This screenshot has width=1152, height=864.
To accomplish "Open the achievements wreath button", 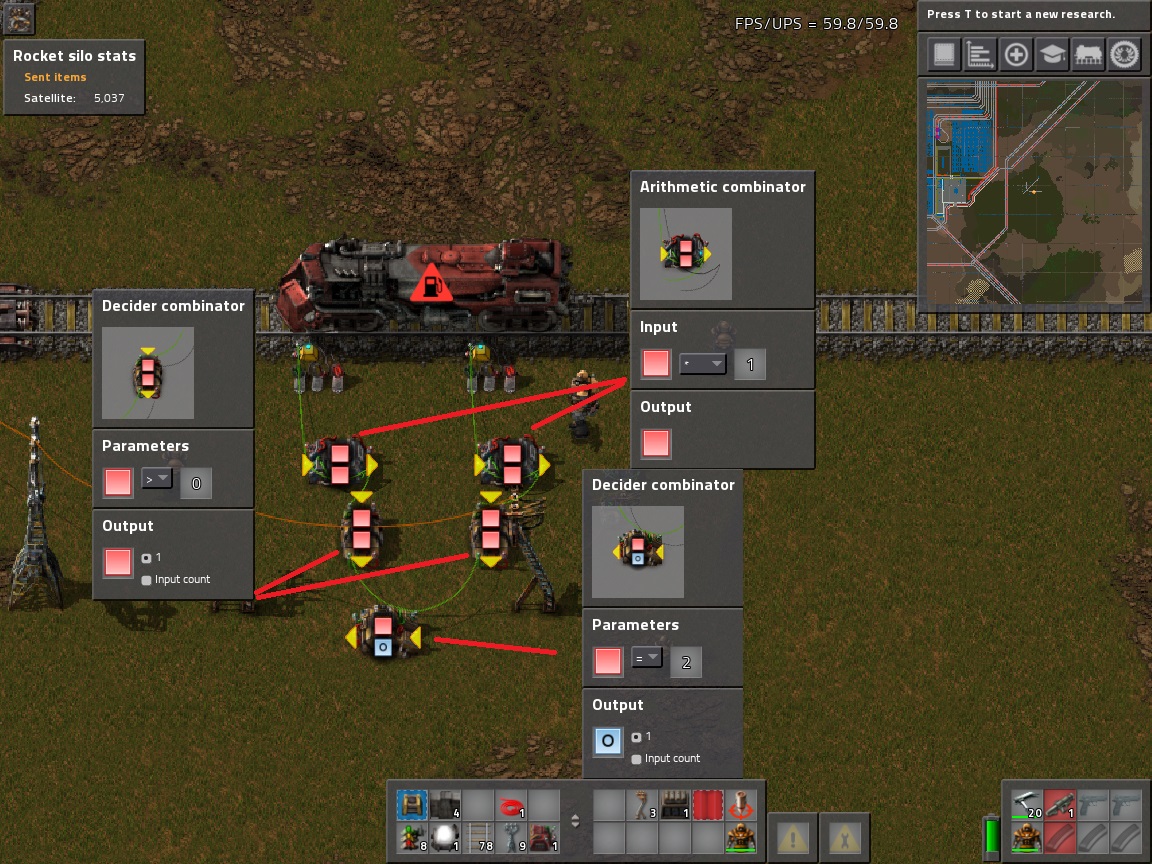I will coord(1125,55).
